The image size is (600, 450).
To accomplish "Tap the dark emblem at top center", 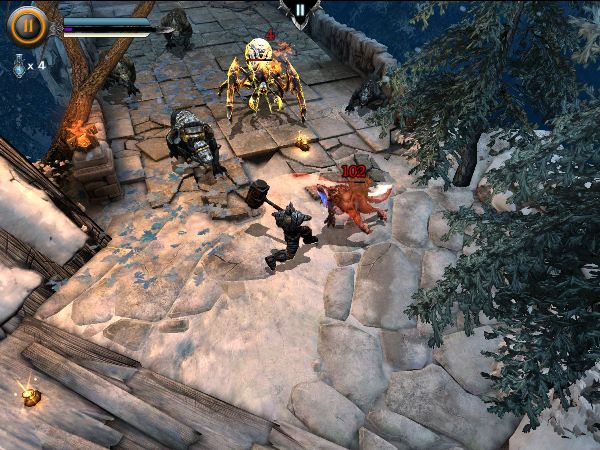I will tap(298, 9).
